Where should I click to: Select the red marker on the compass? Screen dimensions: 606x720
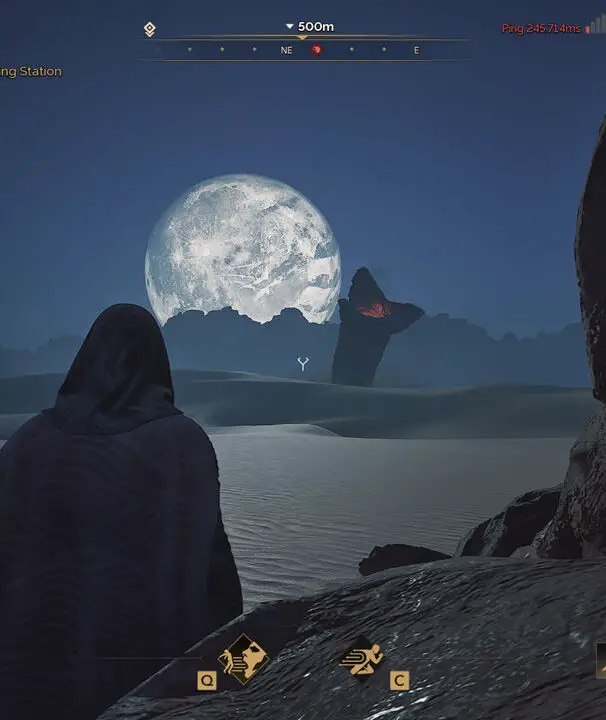point(317,49)
